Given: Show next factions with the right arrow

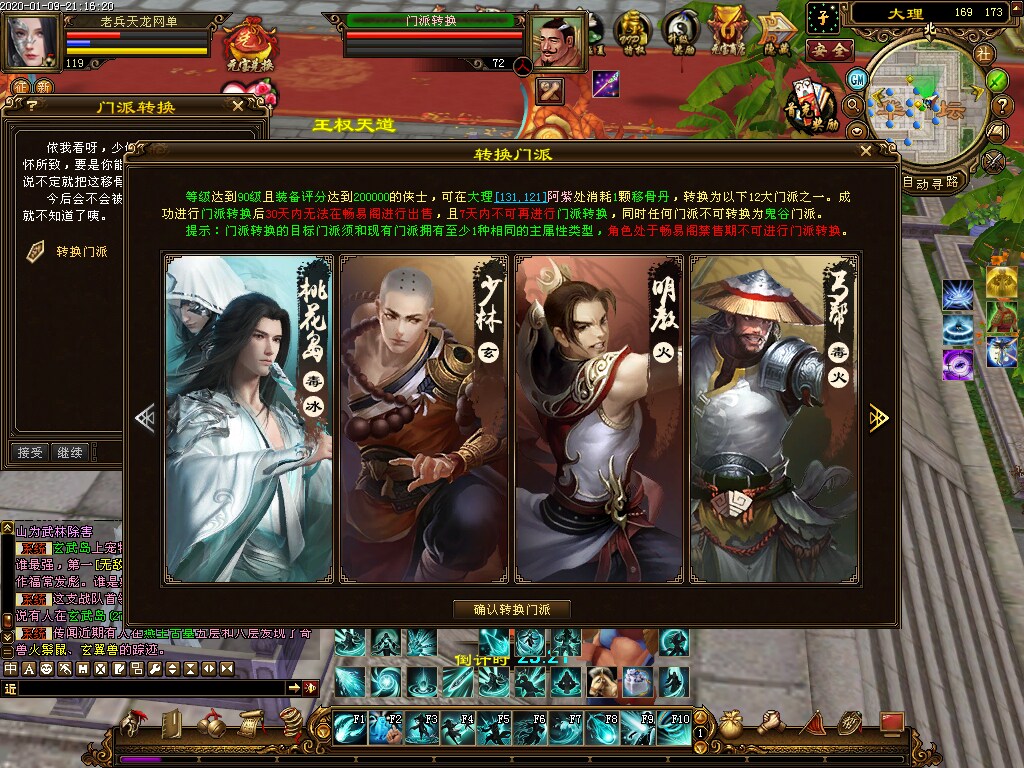Looking at the screenshot, I should (879, 418).
